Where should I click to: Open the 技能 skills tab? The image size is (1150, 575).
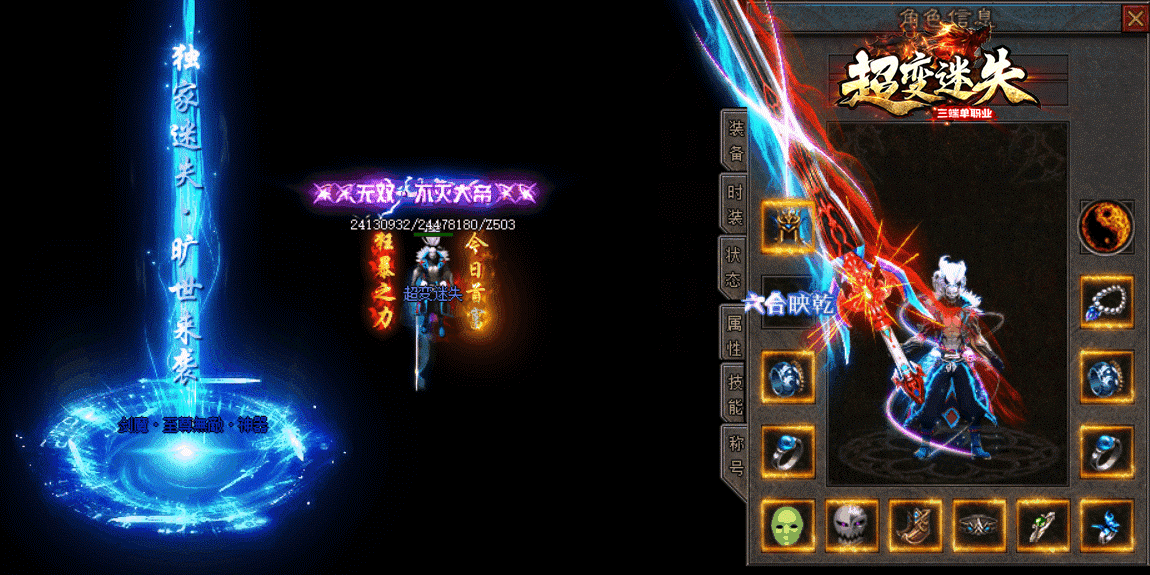click(735, 394)
